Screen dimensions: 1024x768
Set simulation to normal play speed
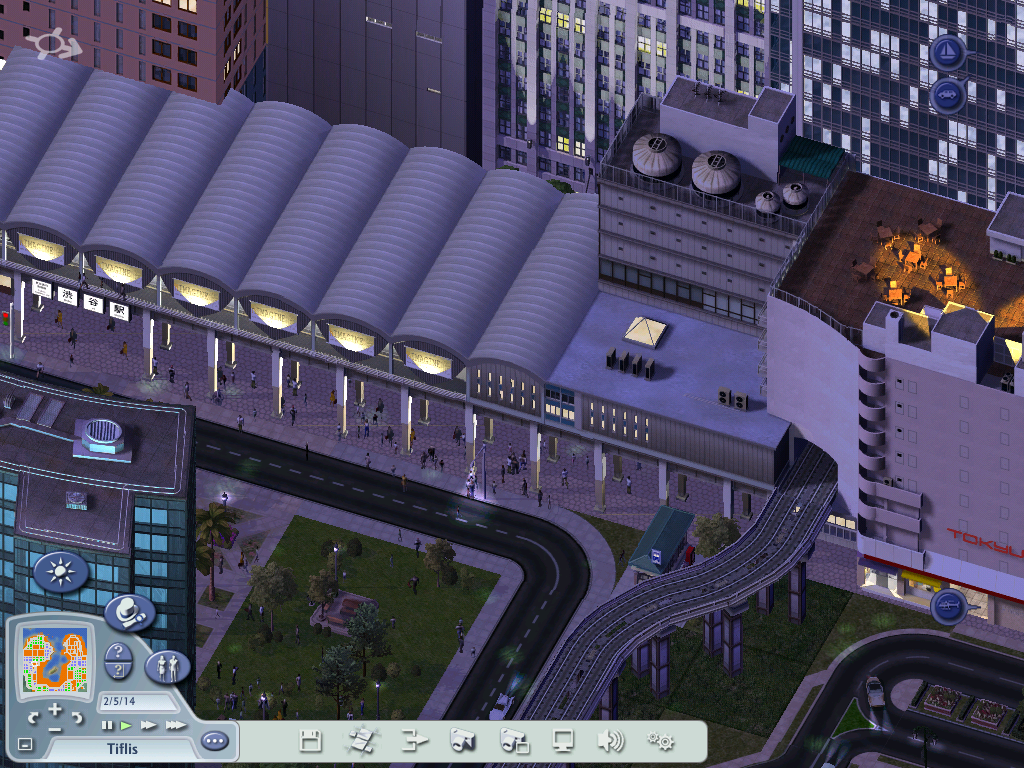pos(126,725)
